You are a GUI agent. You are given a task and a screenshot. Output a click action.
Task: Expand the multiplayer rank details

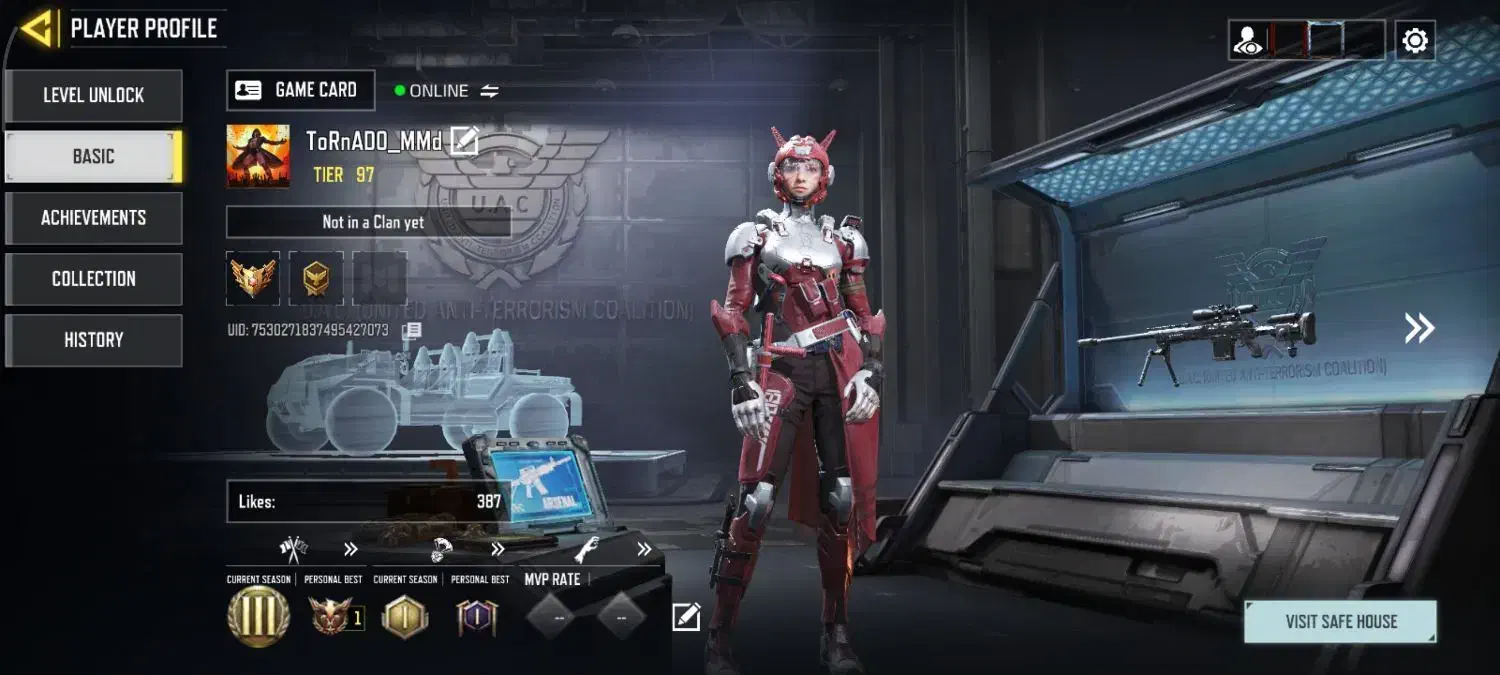pyautogui.click(x=350, y=549)
